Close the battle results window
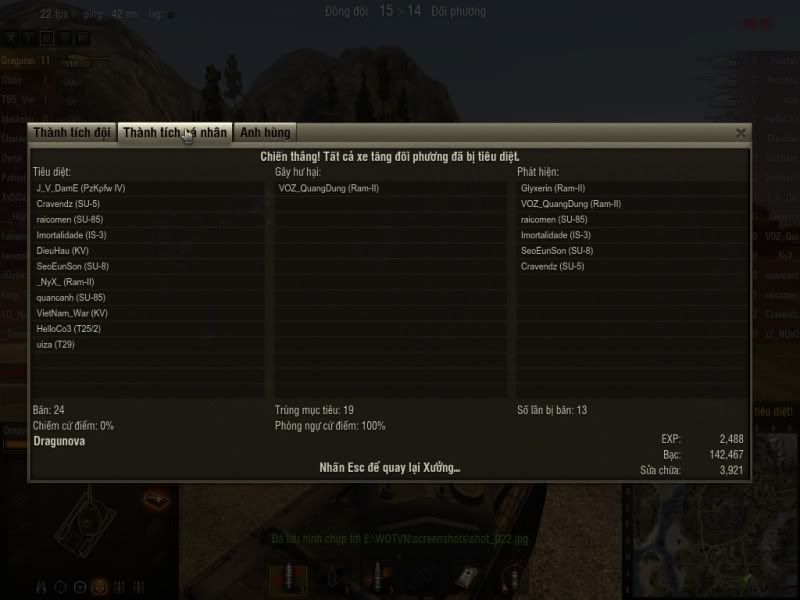 pos(741,133)
